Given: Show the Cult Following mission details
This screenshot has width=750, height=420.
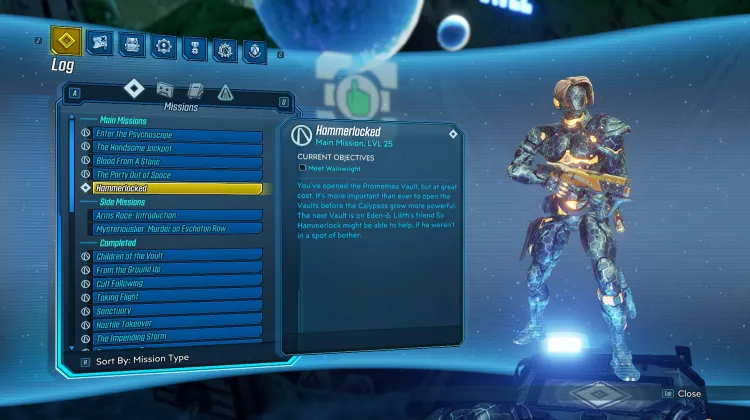Looking at the screenshot, I should tap(177, 284).
